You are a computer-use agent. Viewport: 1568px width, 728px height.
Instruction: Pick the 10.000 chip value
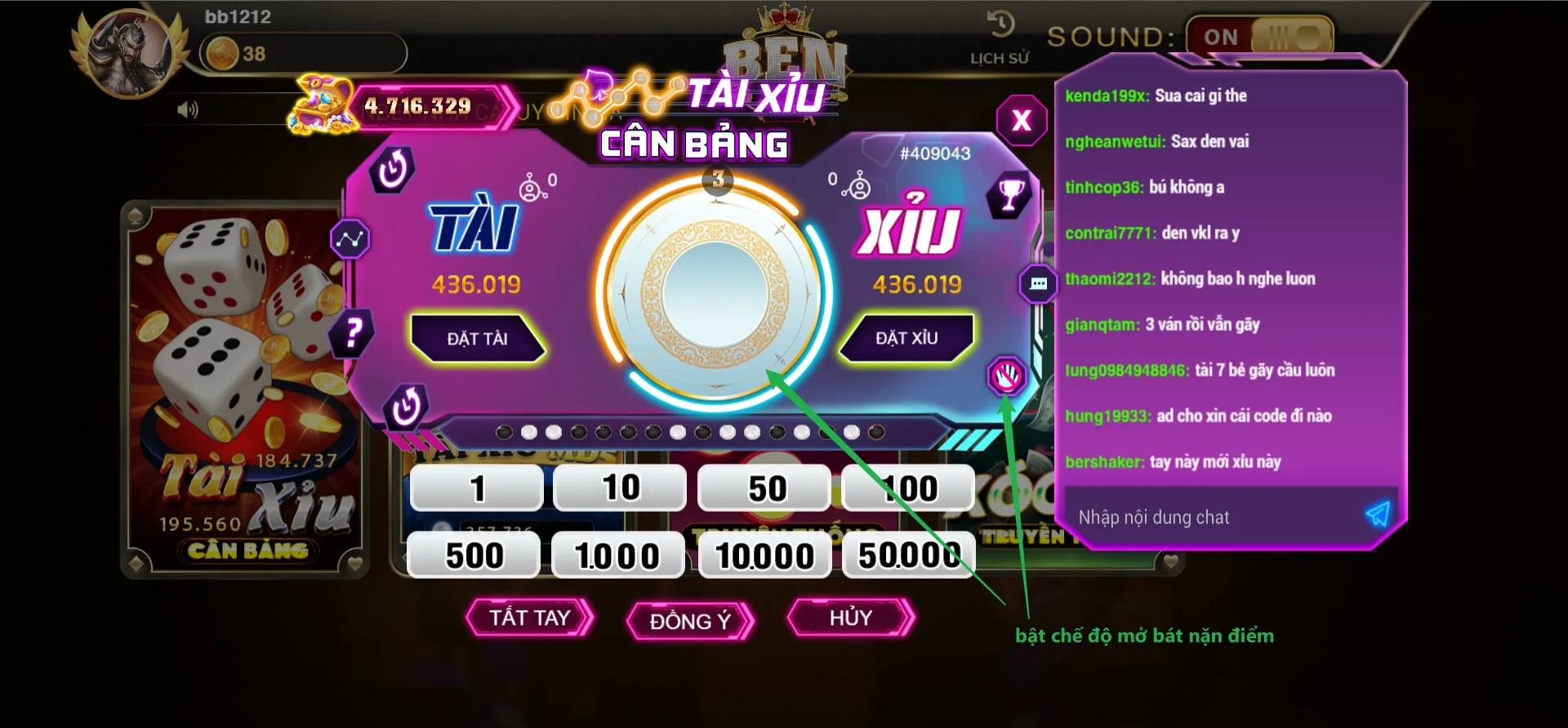764,556
